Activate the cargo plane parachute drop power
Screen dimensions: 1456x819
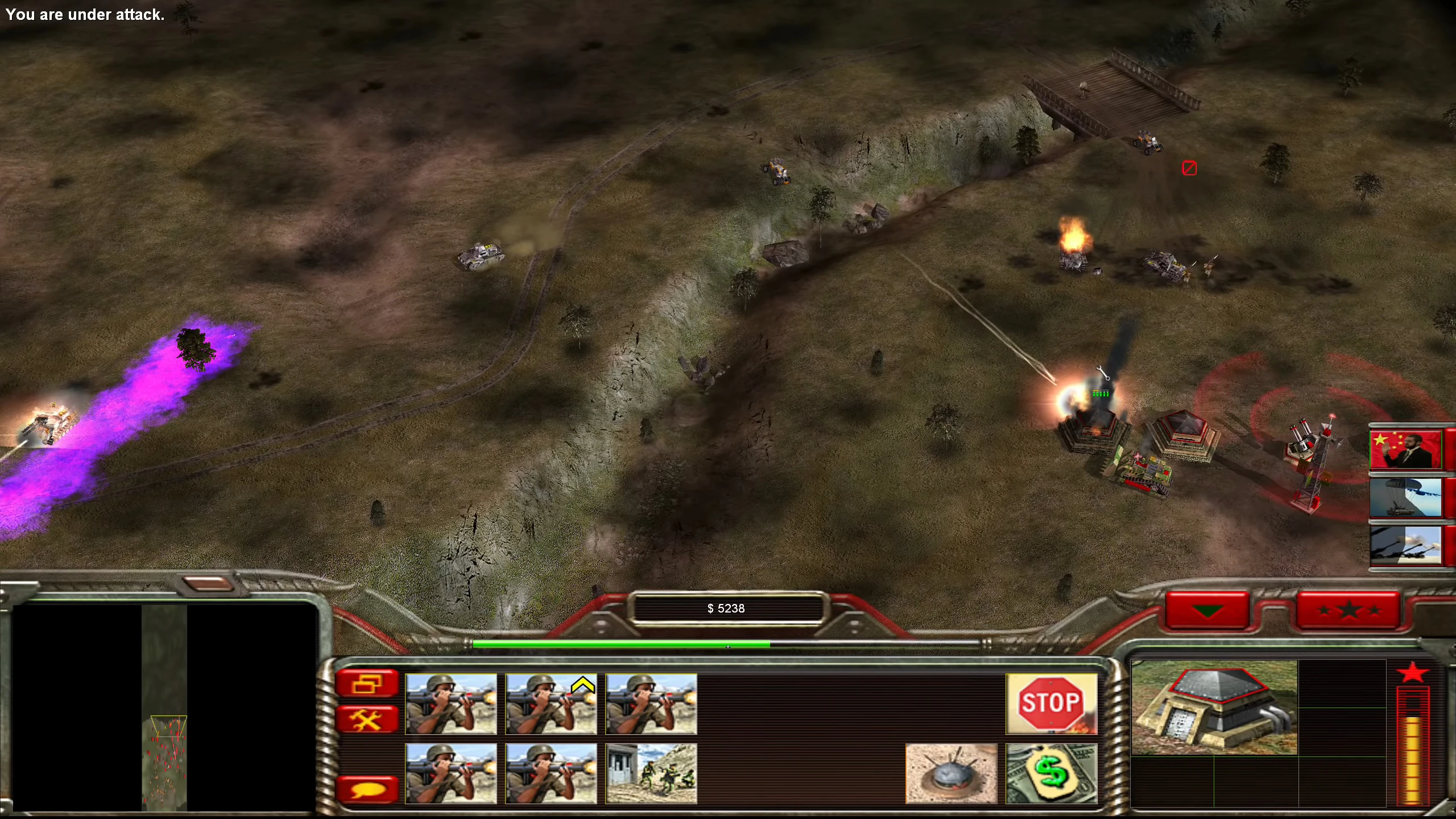pyautogui.click(x=1405, y=498)
